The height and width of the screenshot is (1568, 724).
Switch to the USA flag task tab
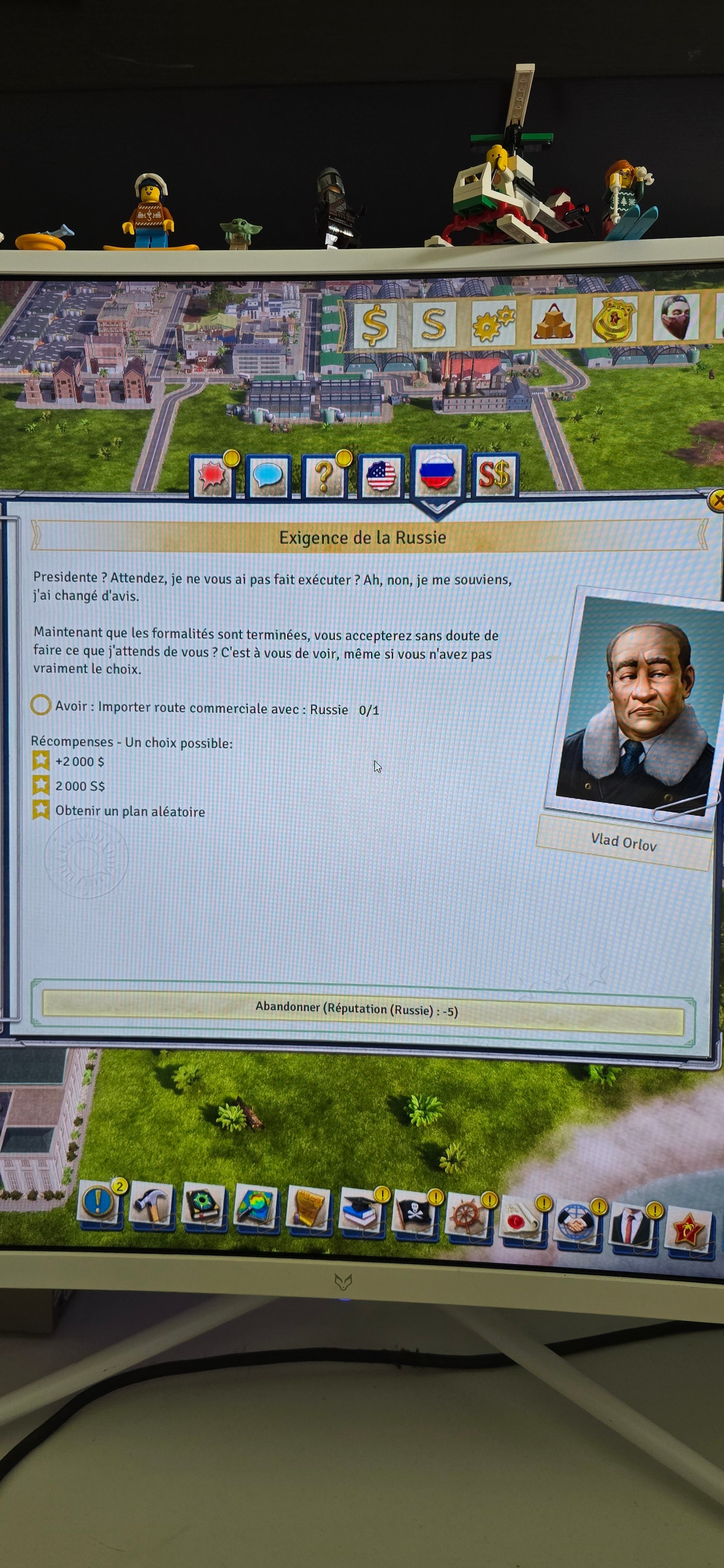[381, 475]
